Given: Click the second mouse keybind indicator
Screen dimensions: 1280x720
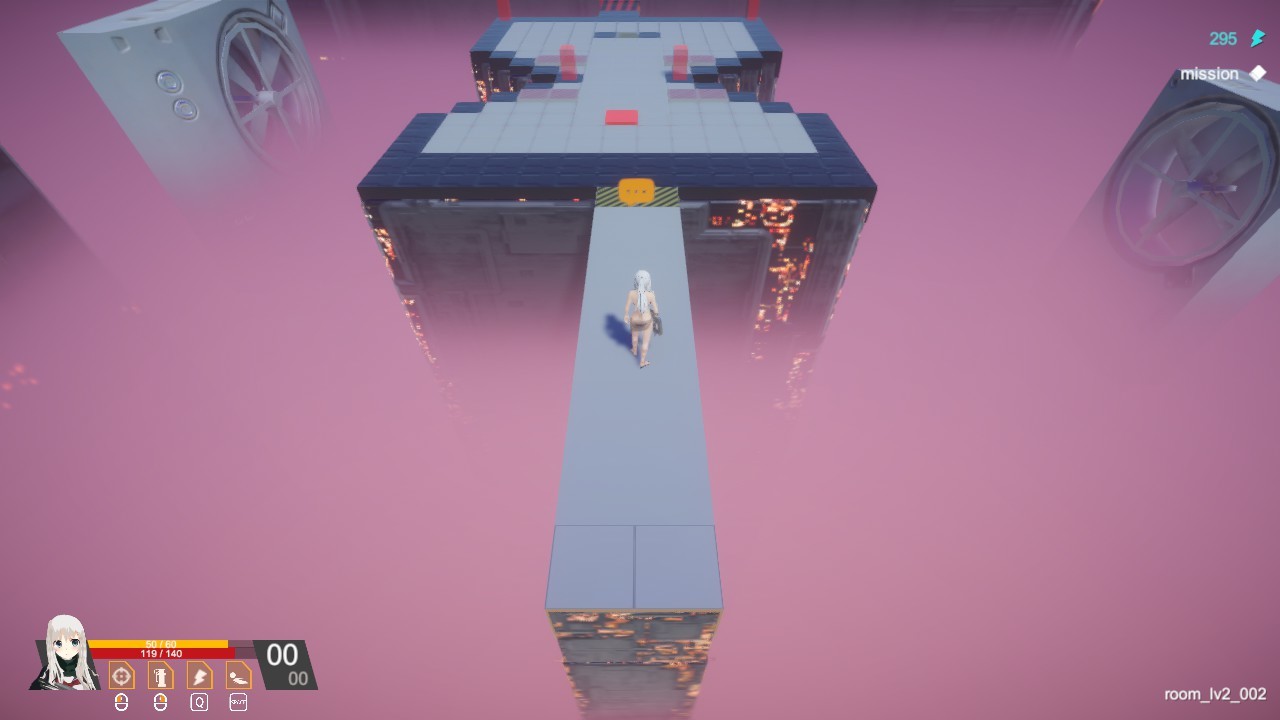Looking at the screenshot, I should point(160,703).
